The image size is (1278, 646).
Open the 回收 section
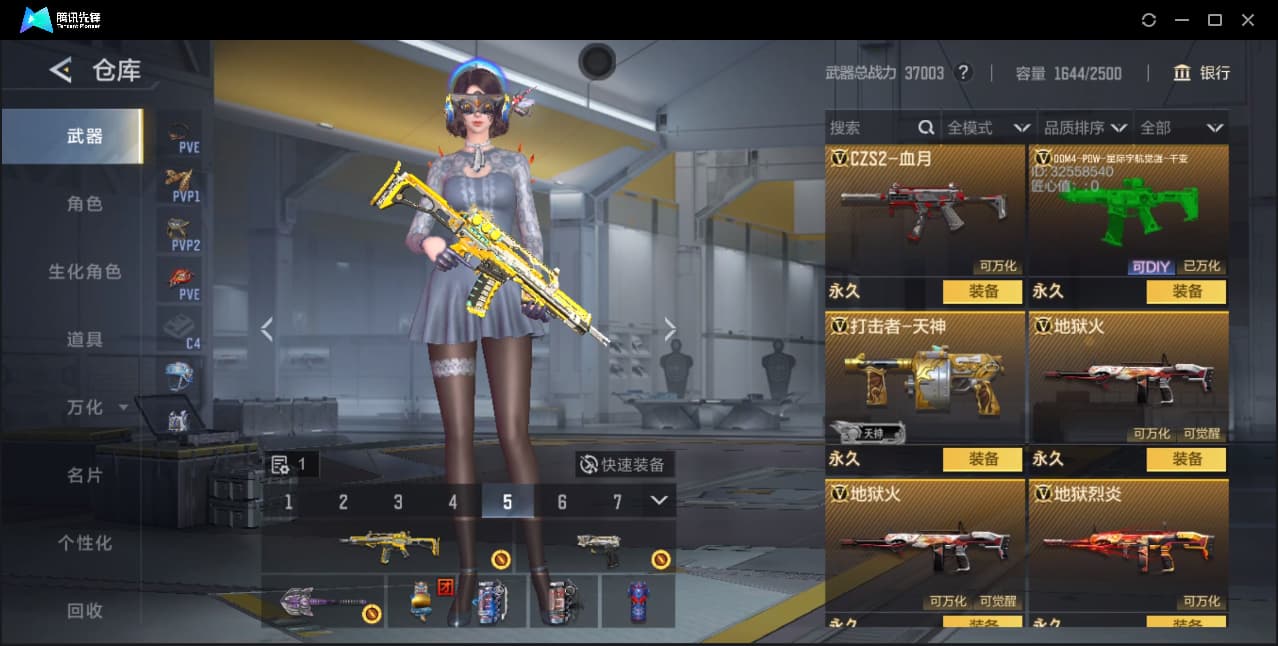coord(84,610)
